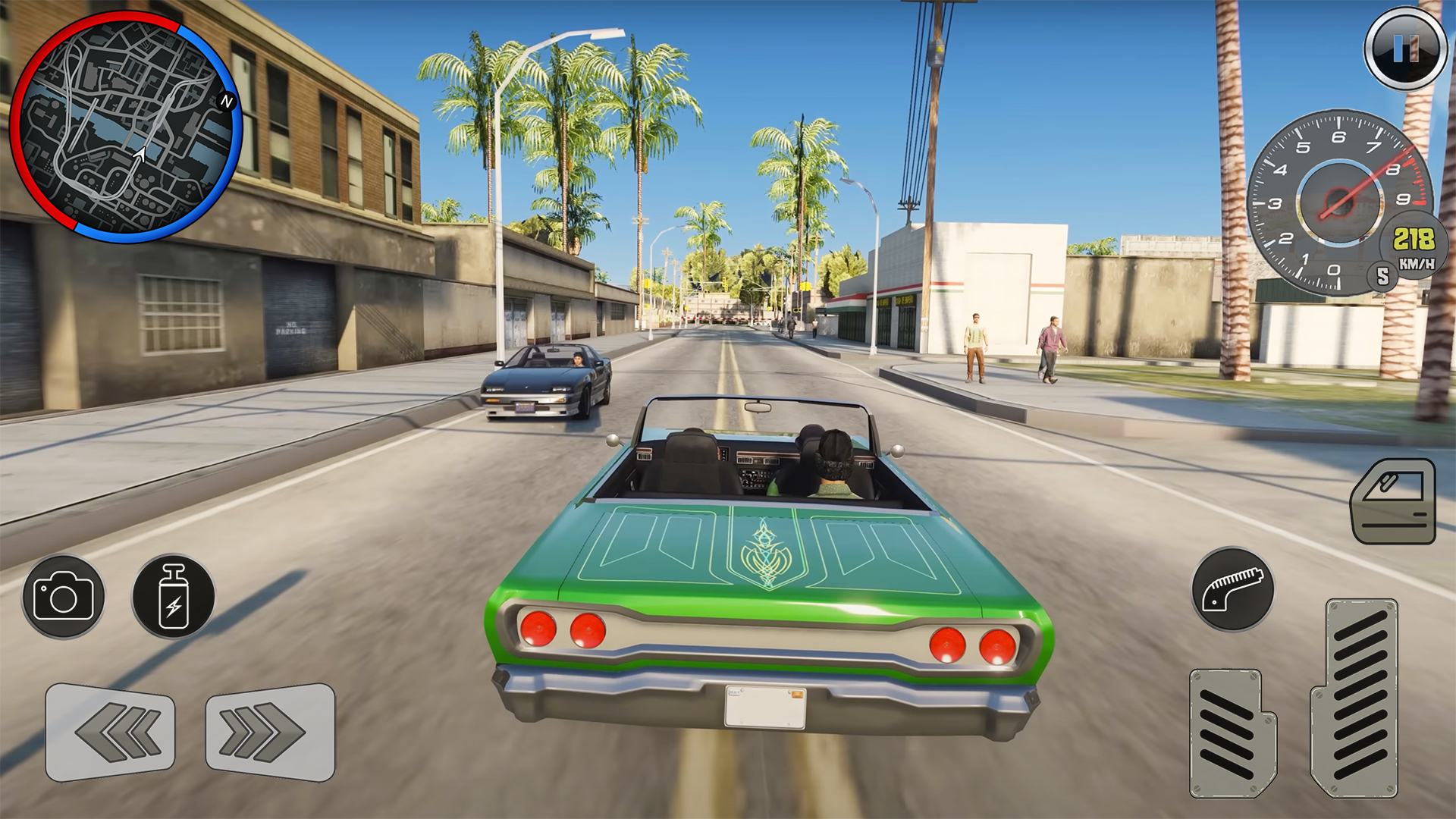
Task: Activate the nitro boost canister icon
Action: point(176,596)
